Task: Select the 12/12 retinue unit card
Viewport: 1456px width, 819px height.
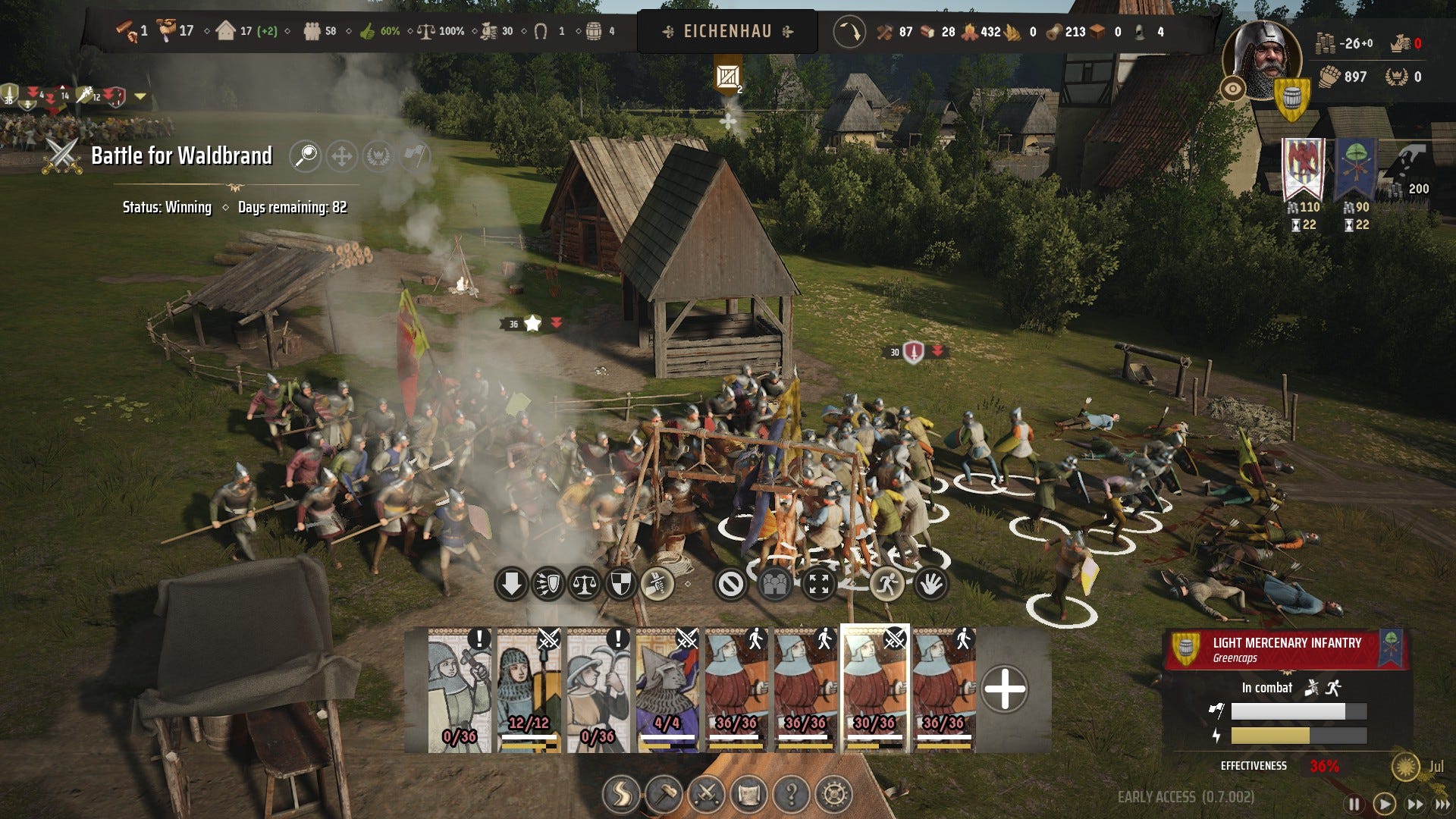Action: pyautogui.click(x=529, y=690)
